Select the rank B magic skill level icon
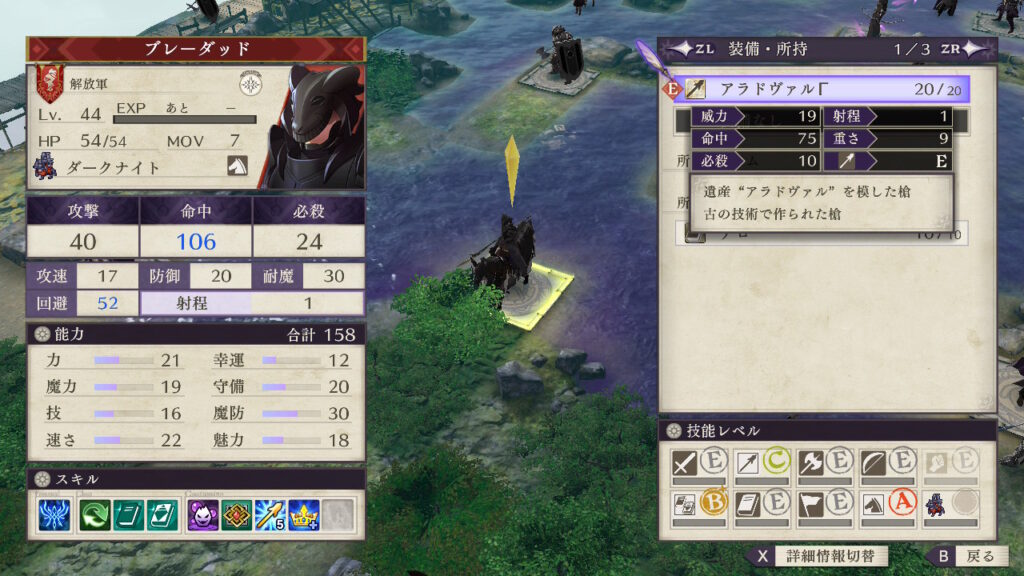This screenshot has width=1024, height=576. (685, 503)
